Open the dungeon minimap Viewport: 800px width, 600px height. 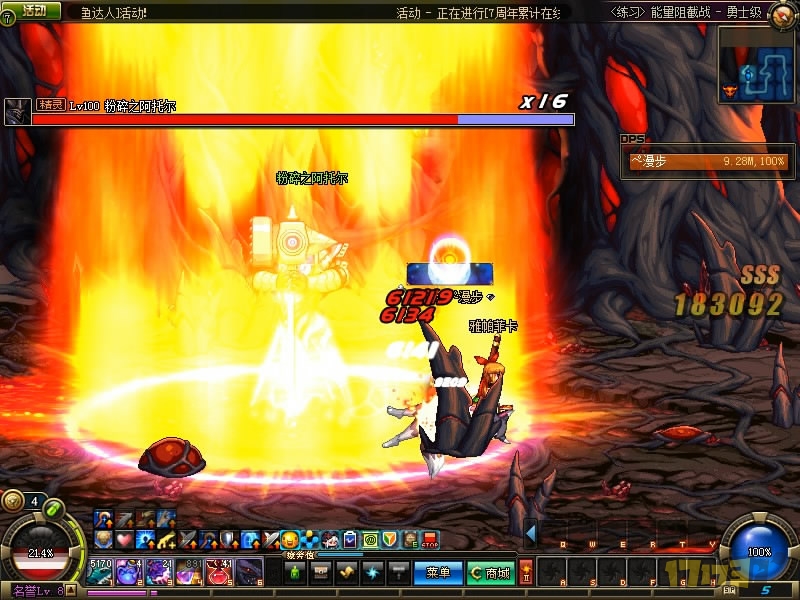click(757, 63)
